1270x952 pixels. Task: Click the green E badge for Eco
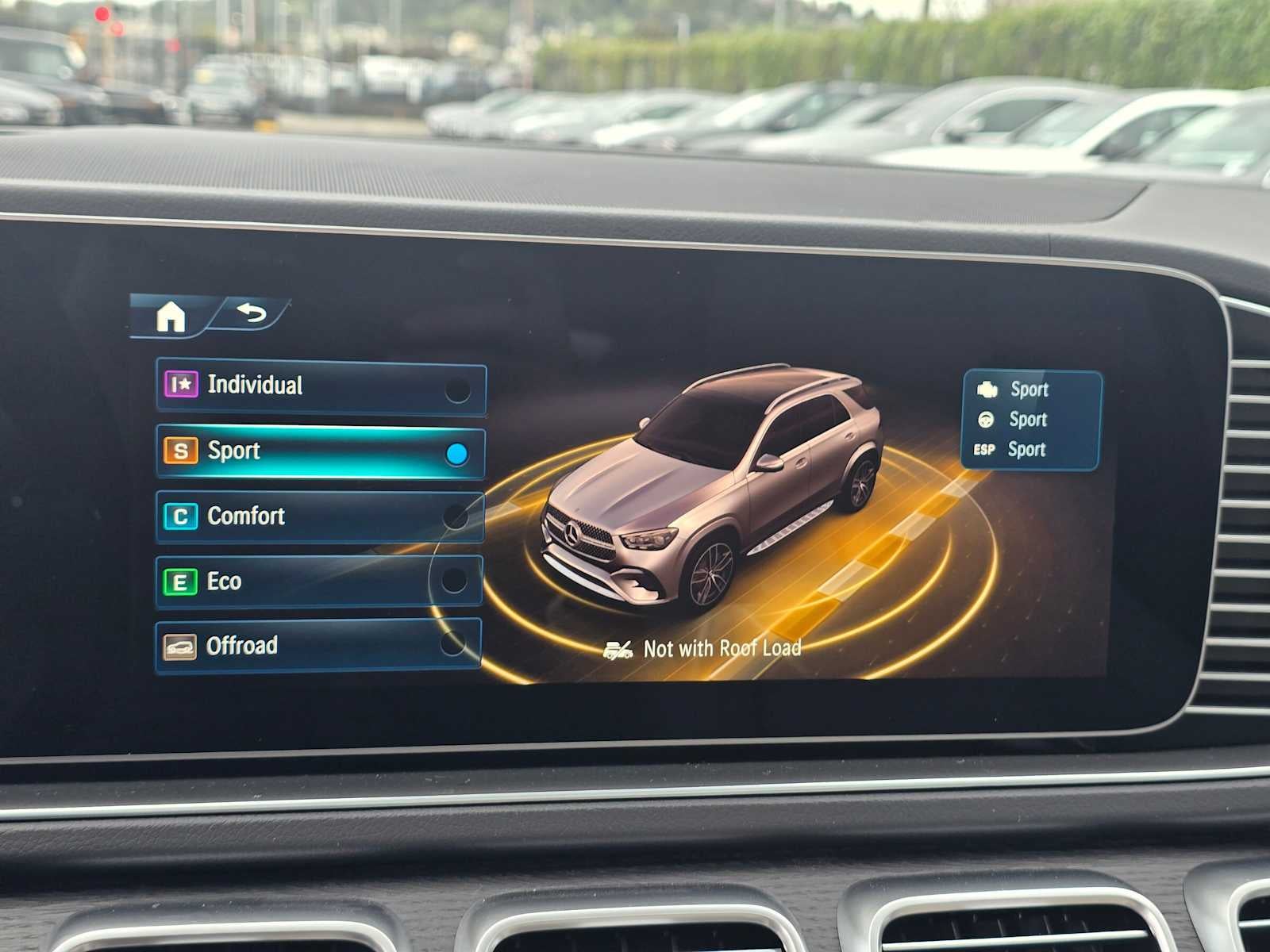point(182,581)
